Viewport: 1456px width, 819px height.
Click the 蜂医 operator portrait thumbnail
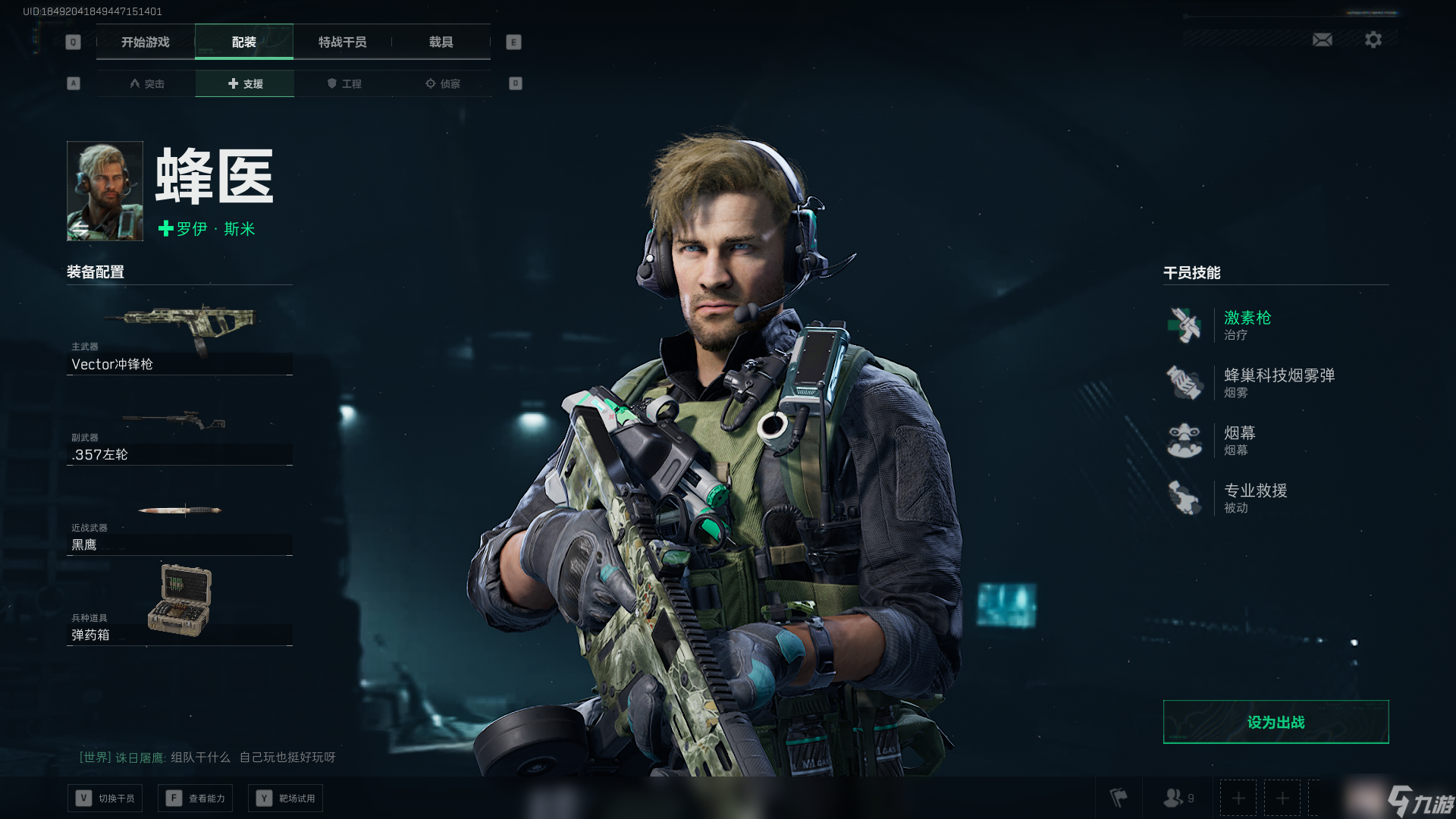105,191
